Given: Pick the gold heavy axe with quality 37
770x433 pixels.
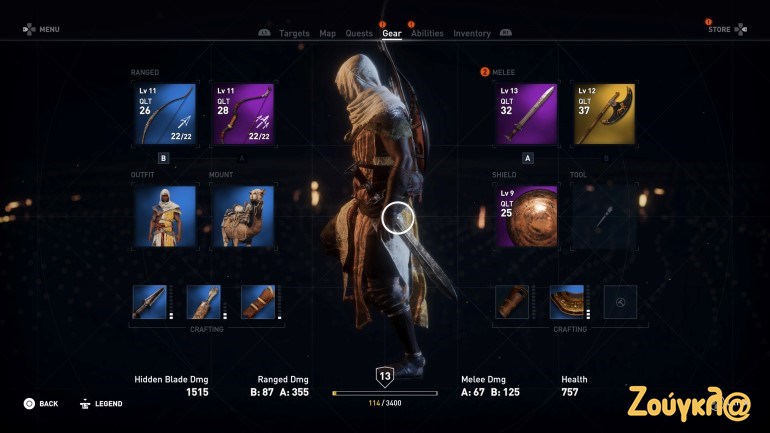Looking at the screenshot, I should (605, 114).
